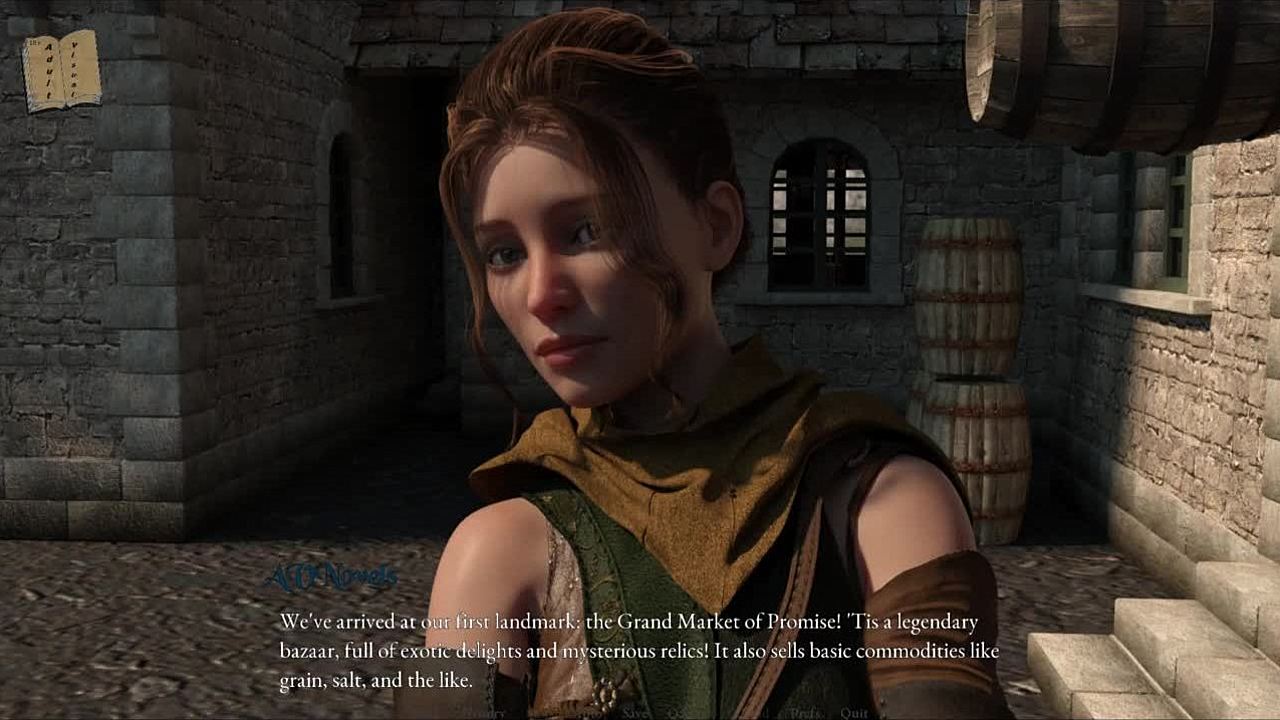Open the Save menu
Image resolution: width=1280 pixels, height=720 pixels.
635,713
